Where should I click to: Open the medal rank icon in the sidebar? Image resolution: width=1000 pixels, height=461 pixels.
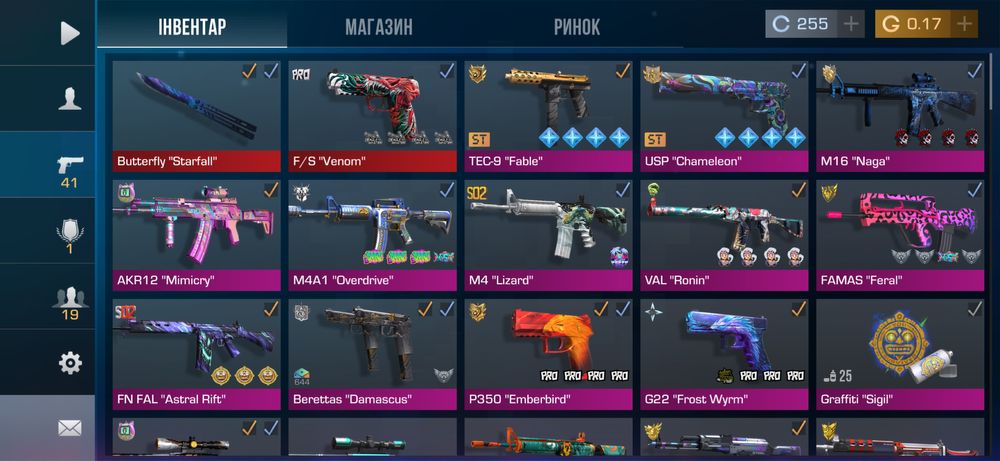pyautogui.click(x=69, y=232)
